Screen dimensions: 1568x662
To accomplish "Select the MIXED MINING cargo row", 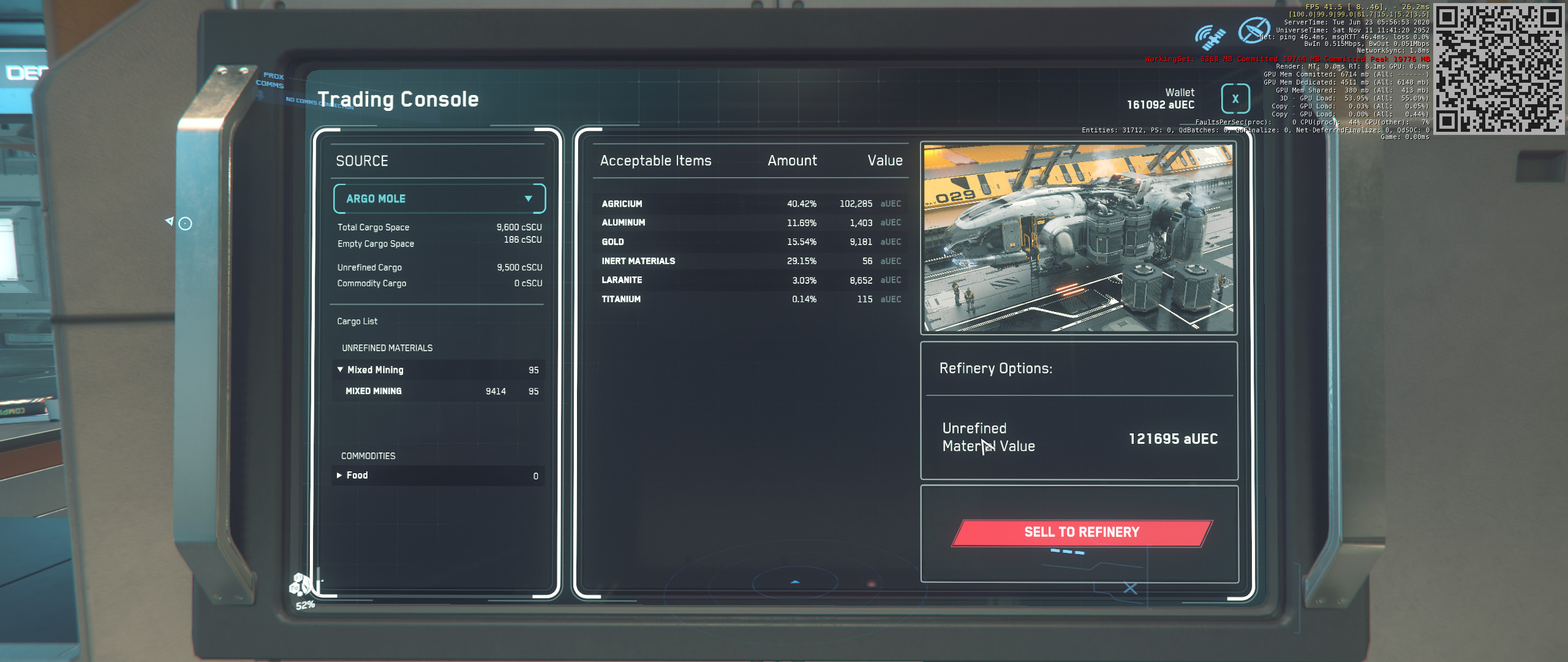I will tap(438, 391).
